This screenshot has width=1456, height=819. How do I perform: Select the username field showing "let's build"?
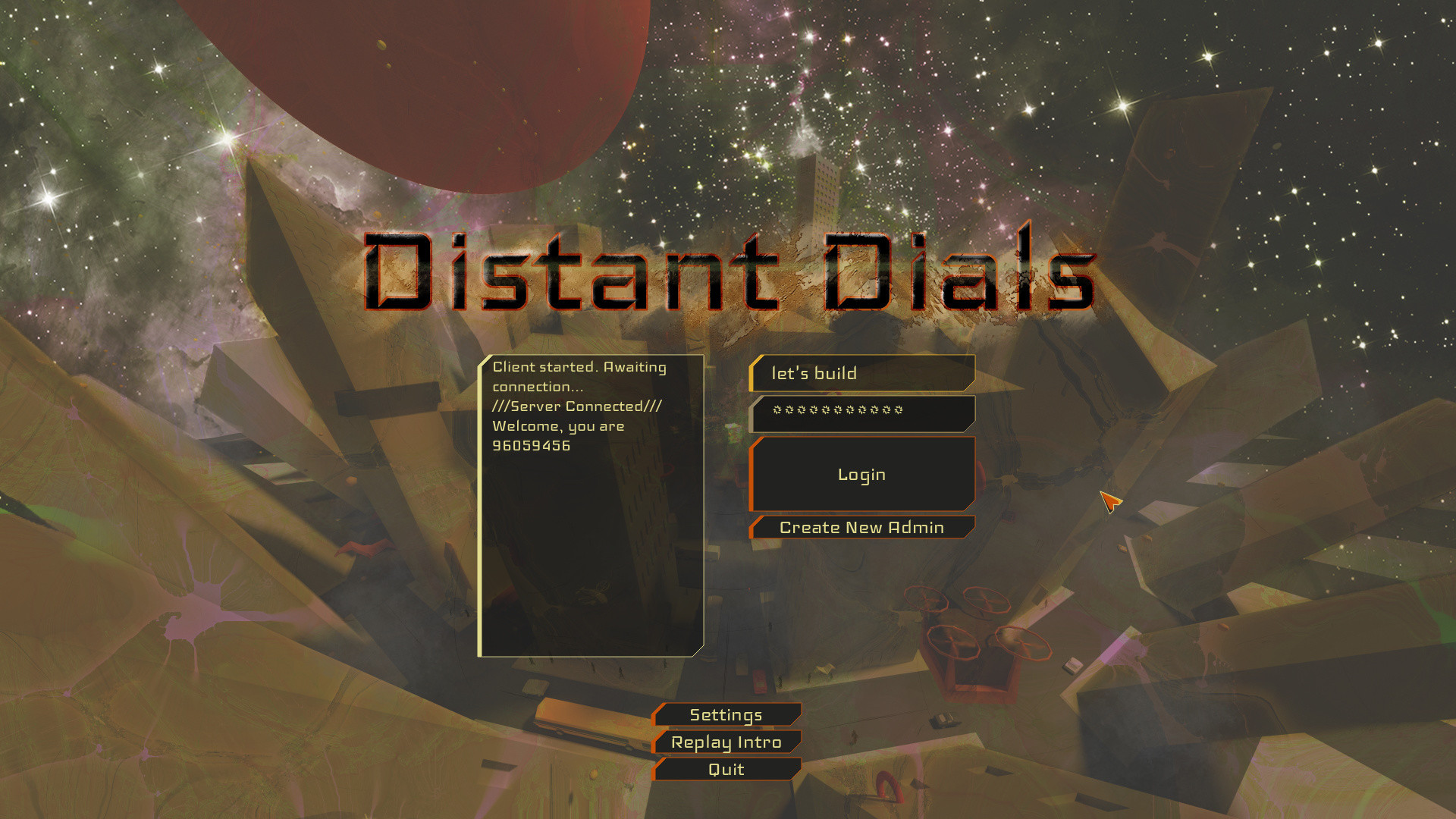(x=861, y=372)
